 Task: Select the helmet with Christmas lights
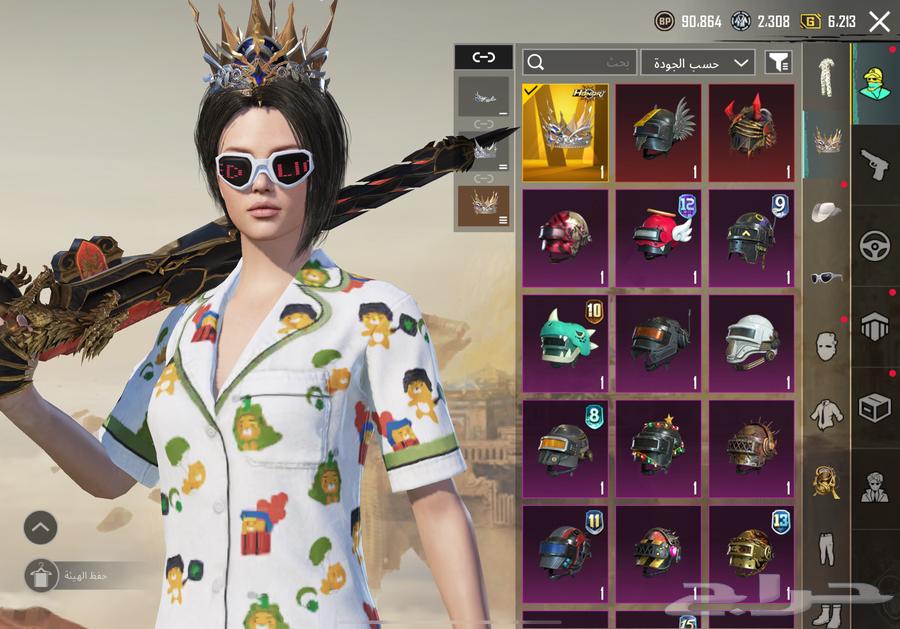click(x=658, y=448)
